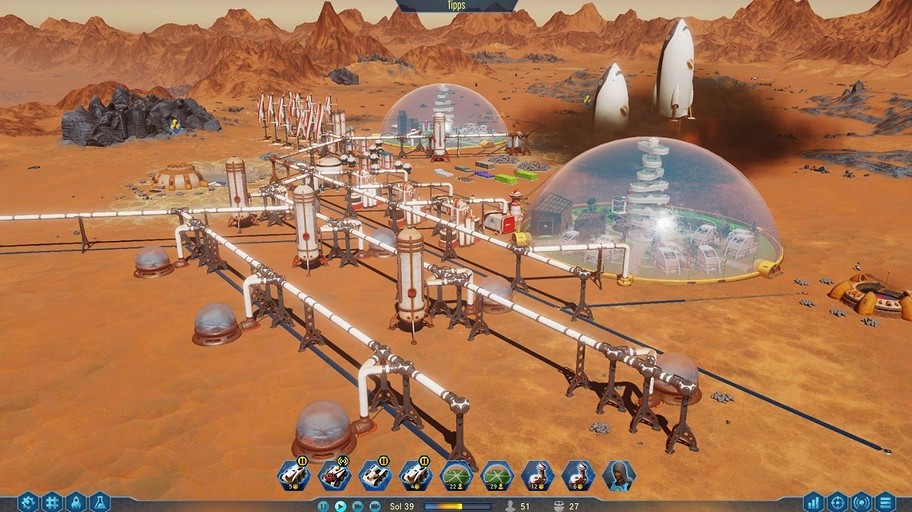
Task: Open the build menu gear icon
Action: [28, 501]
